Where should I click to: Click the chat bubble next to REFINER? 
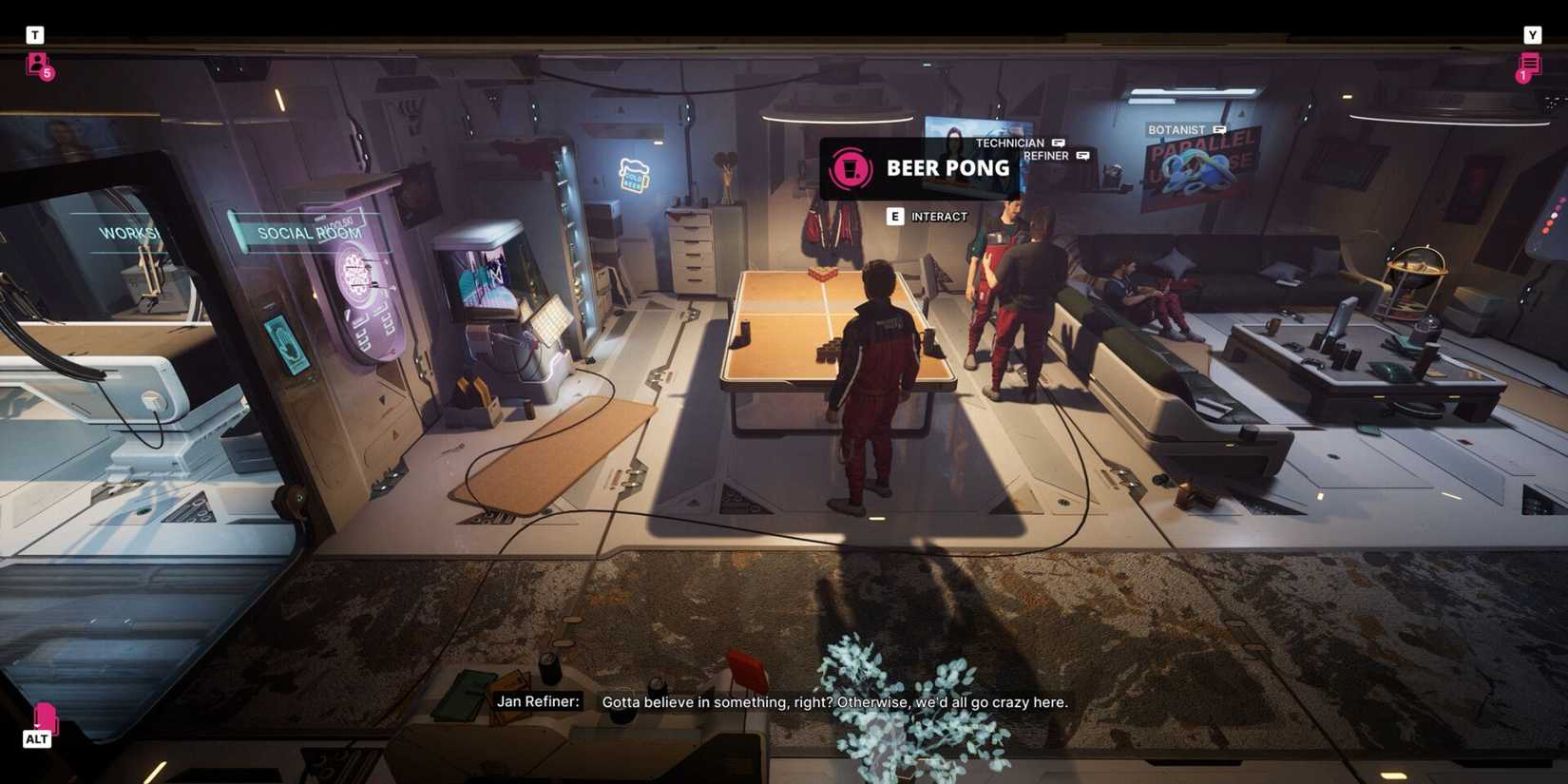pos(1084,156)
